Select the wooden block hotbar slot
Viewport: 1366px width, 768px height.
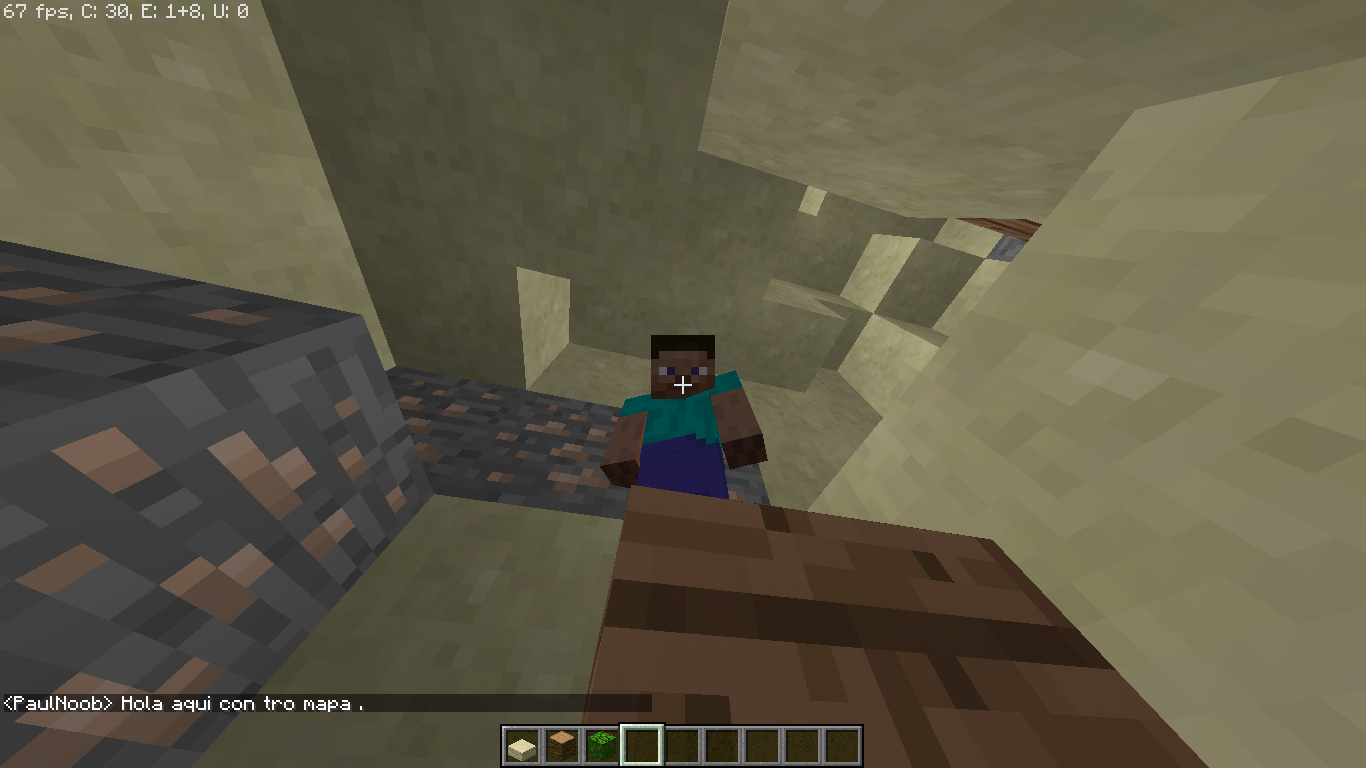click(x=561, y=746)
